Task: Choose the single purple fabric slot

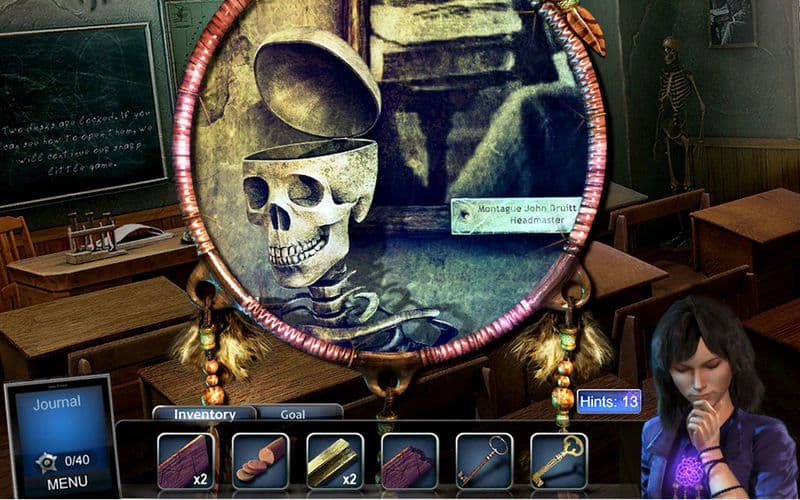Action: click(410, 460)
